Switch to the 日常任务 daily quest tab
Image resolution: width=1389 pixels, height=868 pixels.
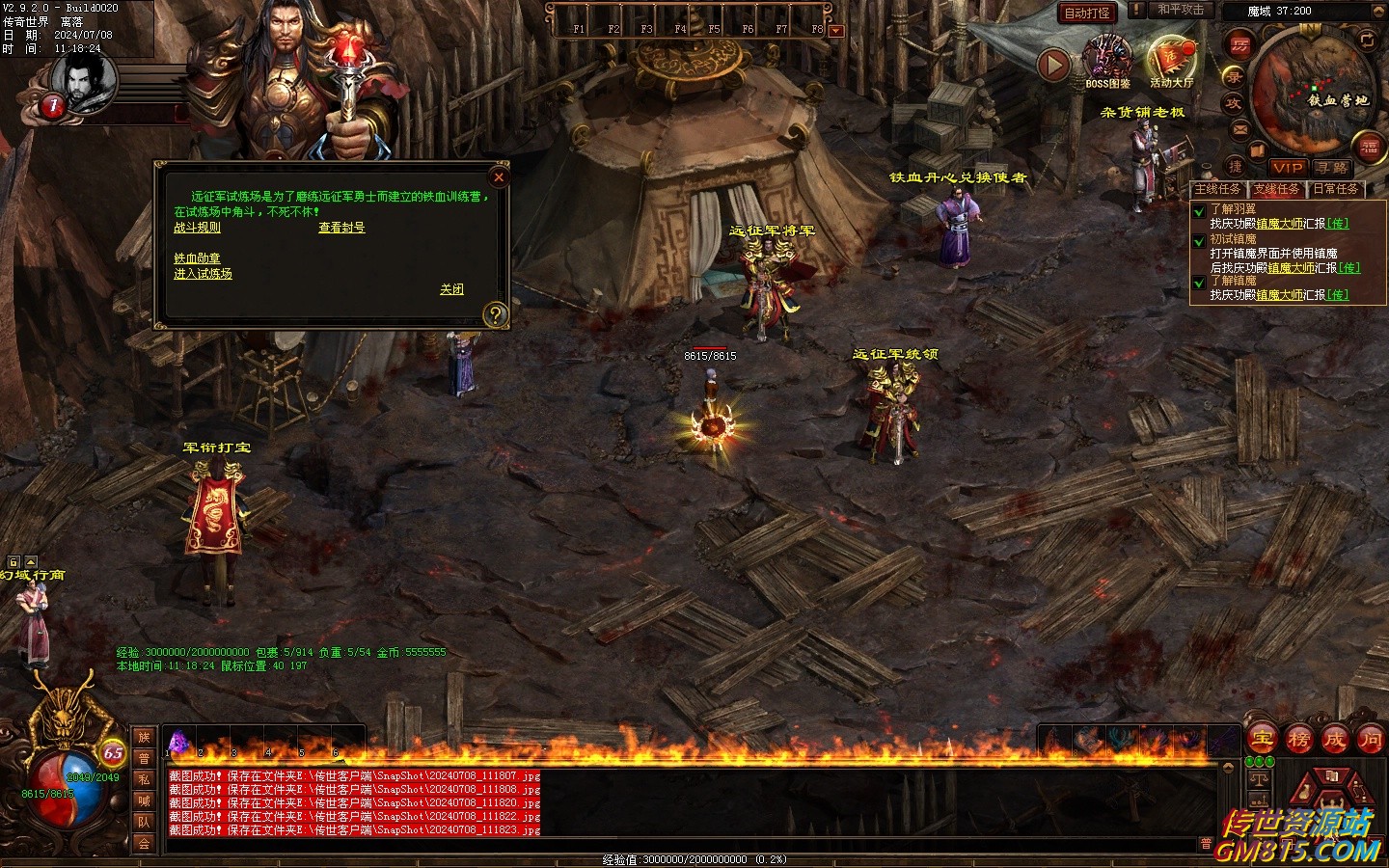tap(1336, 189)
